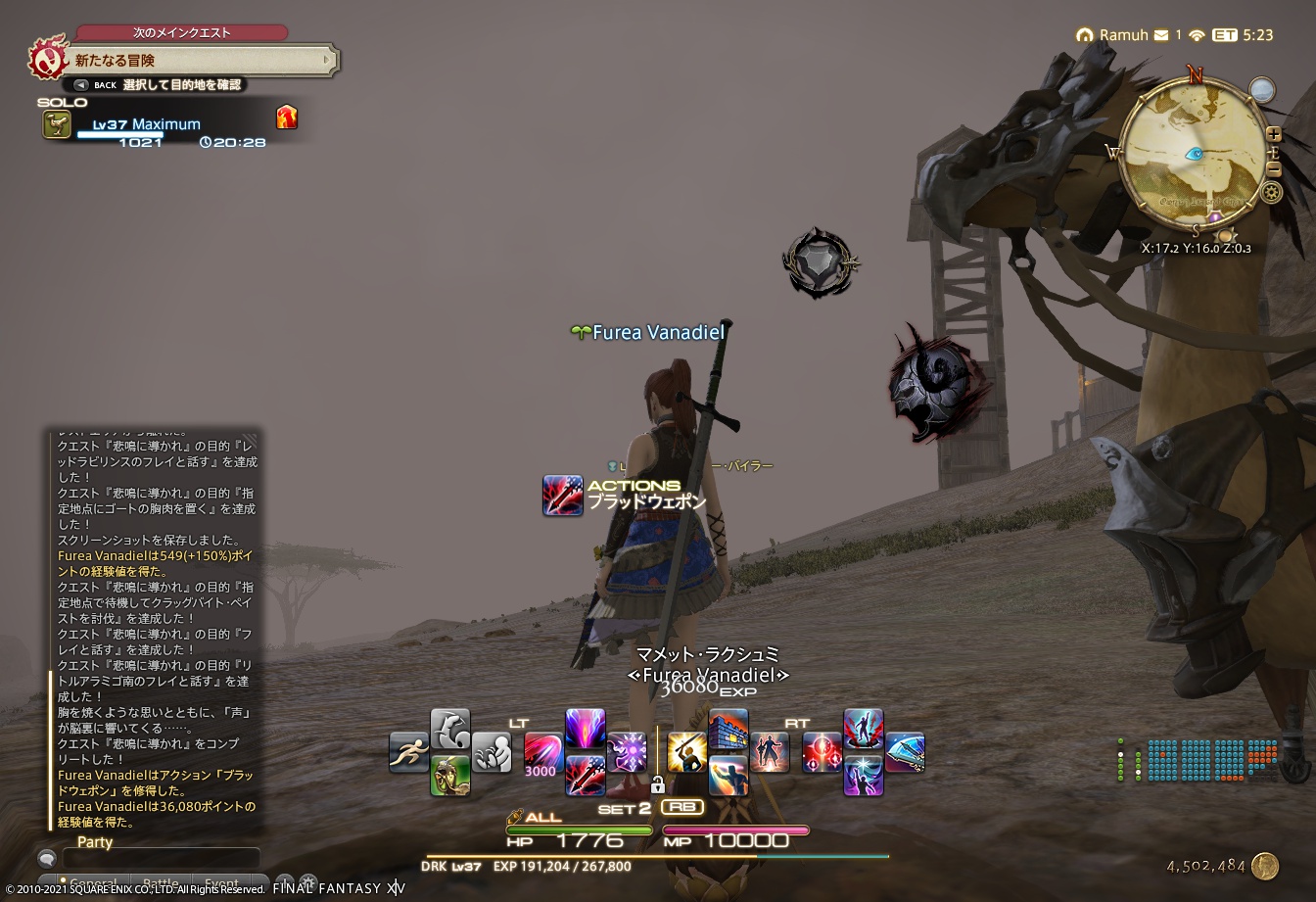Use the green chocobo mount icon
The width and height of the screenshot is (1316, 902).
(x=449, y=775)
